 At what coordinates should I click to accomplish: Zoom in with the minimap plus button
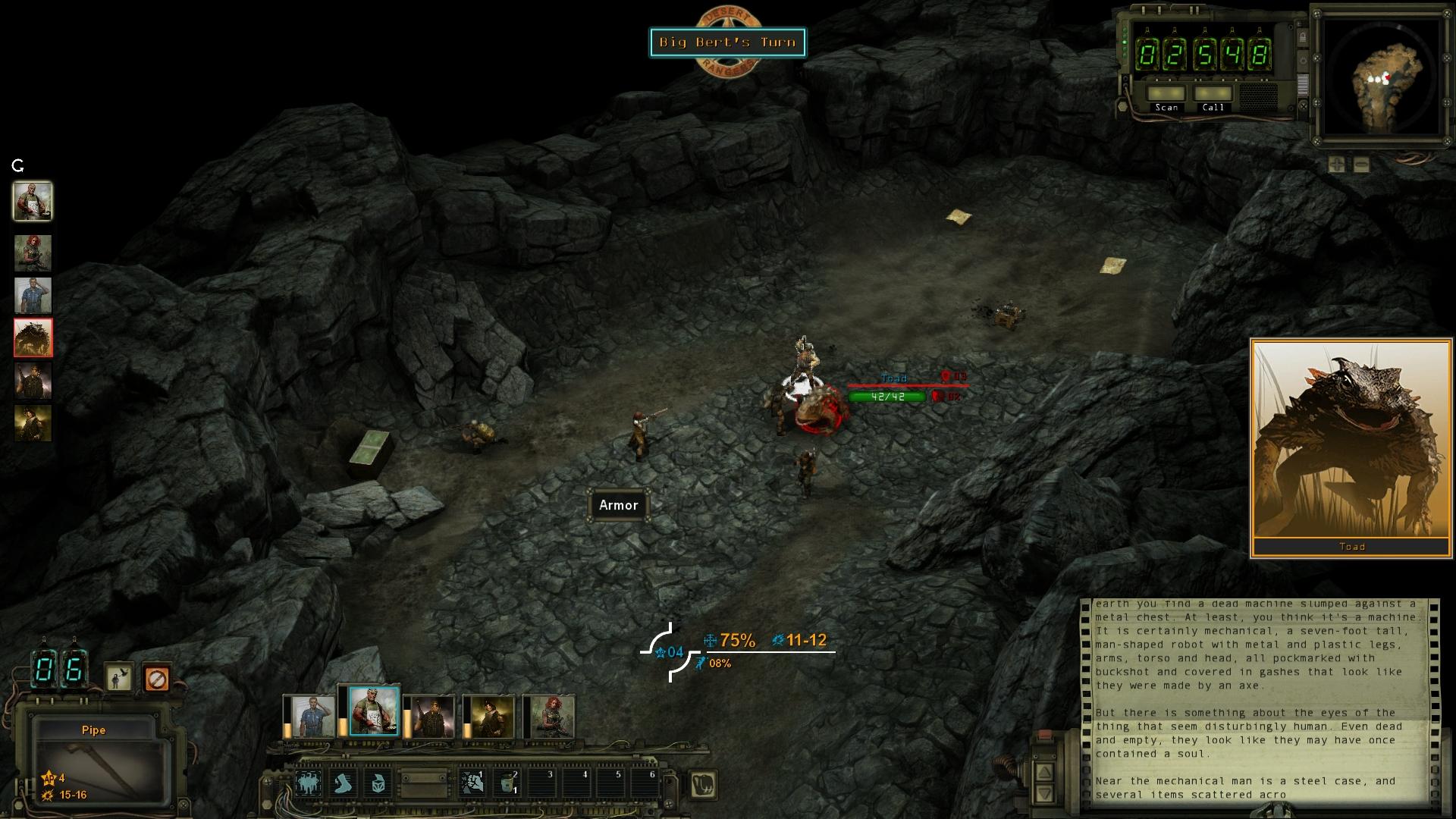1337,164
